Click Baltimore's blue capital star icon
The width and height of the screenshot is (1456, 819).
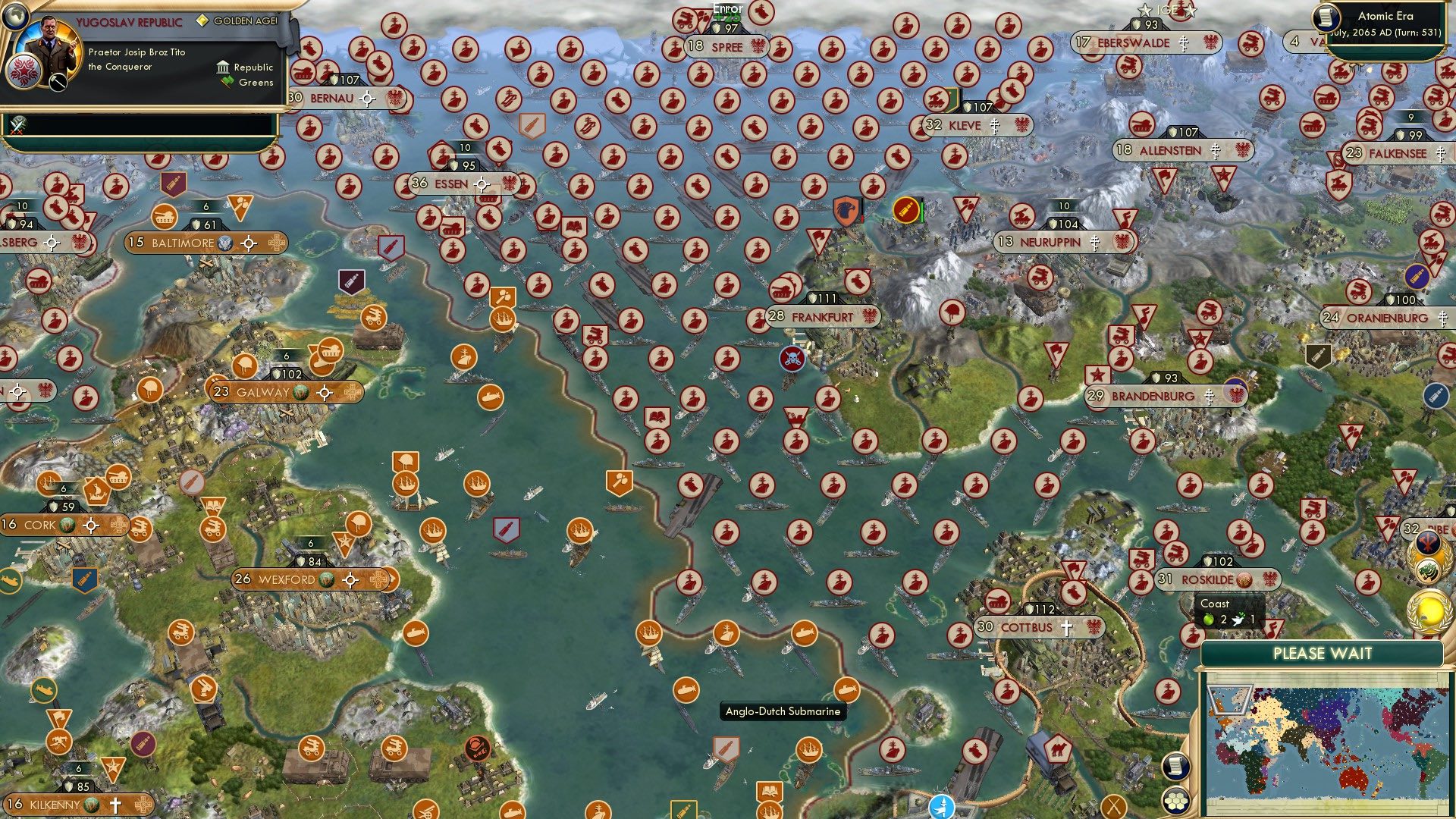[x=224, y=243]
